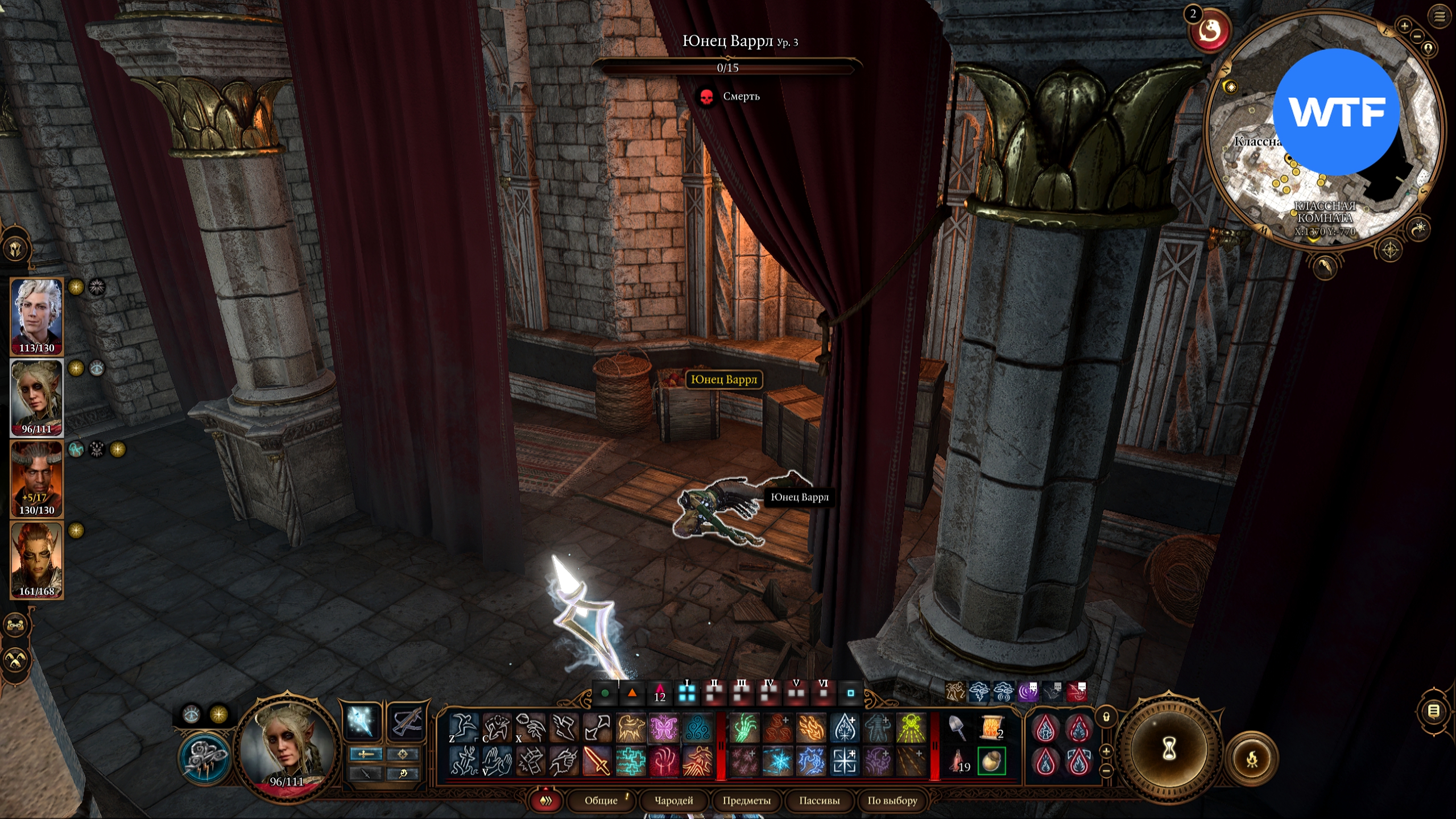1456x819 pixels.
Task: Zoom out the minimap with minus button
Action: pos(1417,36)
